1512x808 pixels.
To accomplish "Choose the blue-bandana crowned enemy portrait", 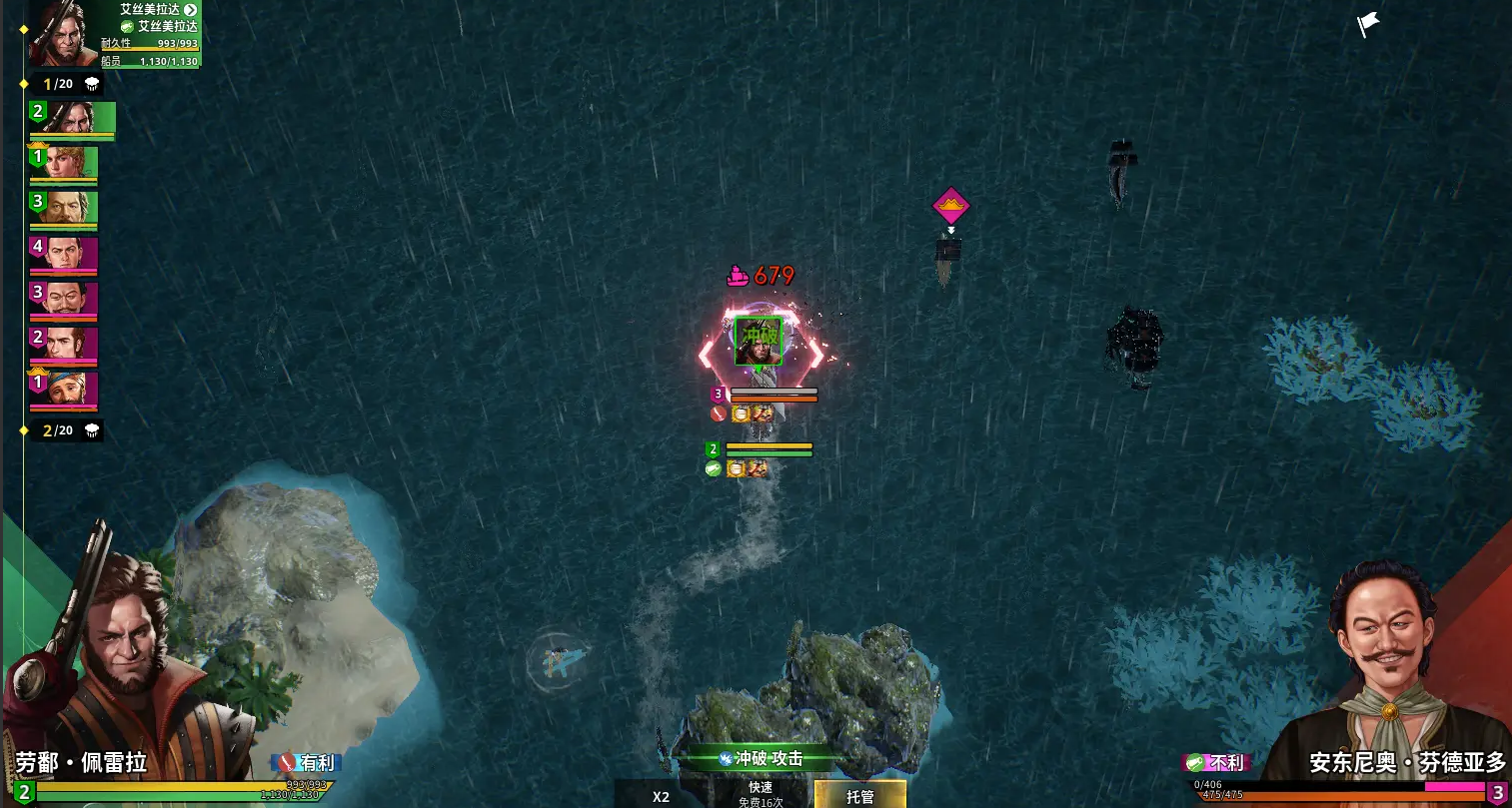I will [x=63, y=390].
